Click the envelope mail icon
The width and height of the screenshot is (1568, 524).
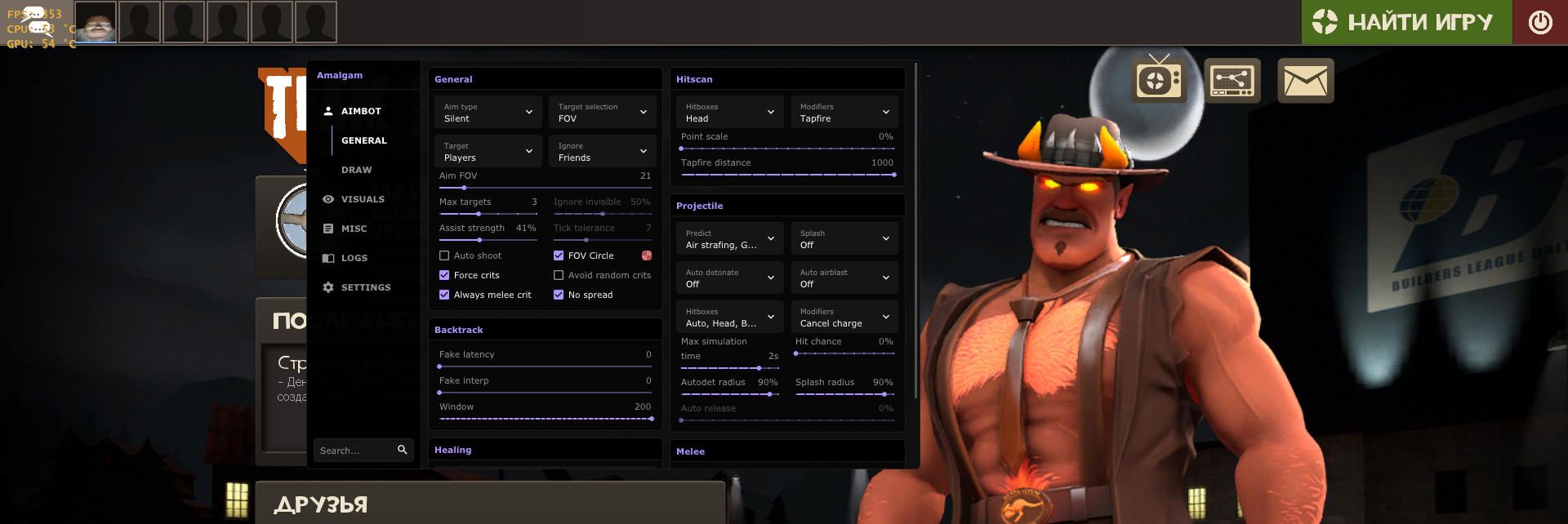[x=1305, y=81]
